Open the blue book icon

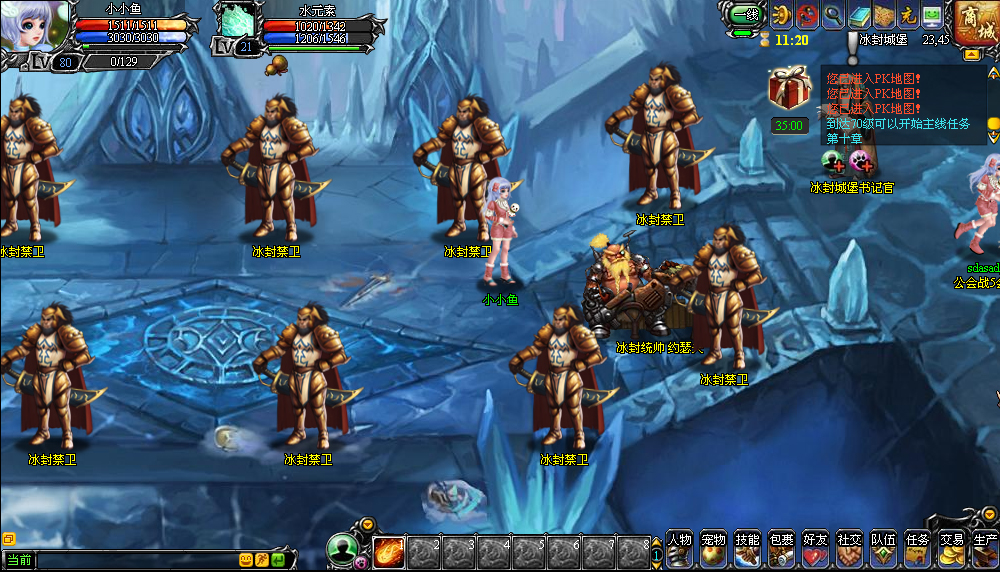pos(858,15)
